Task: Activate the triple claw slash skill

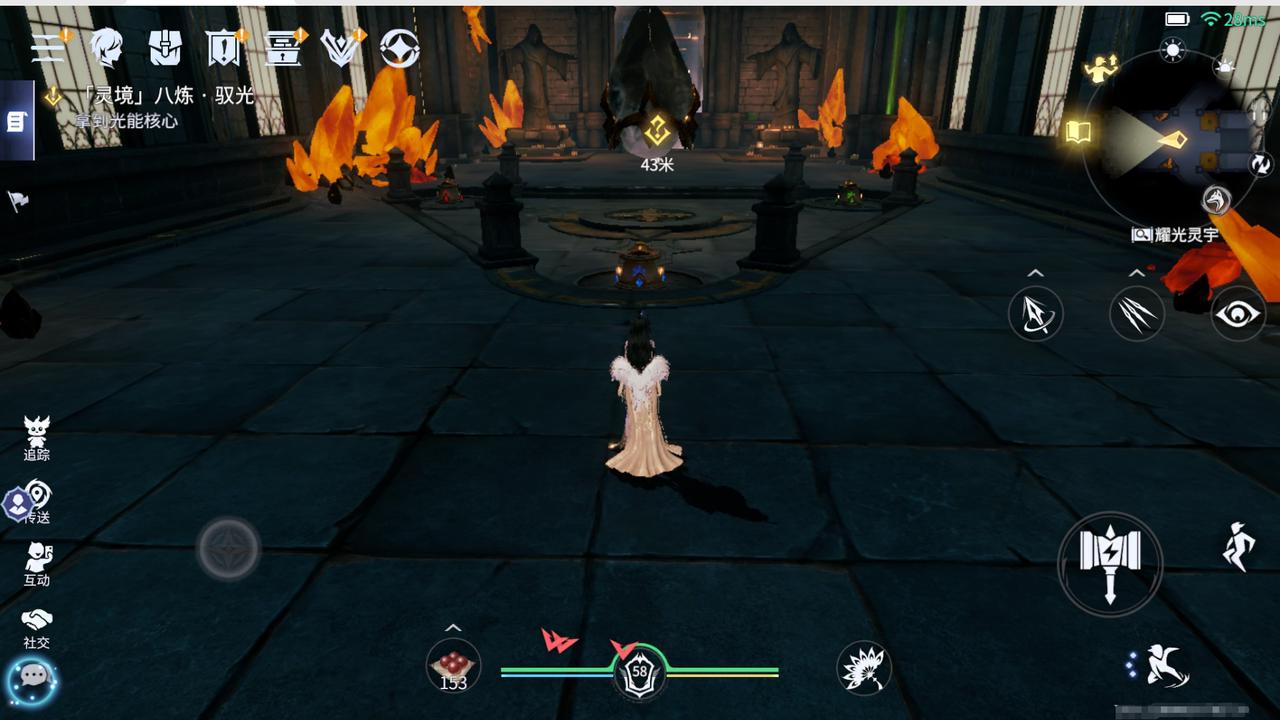Action: tap(1137, 314)
